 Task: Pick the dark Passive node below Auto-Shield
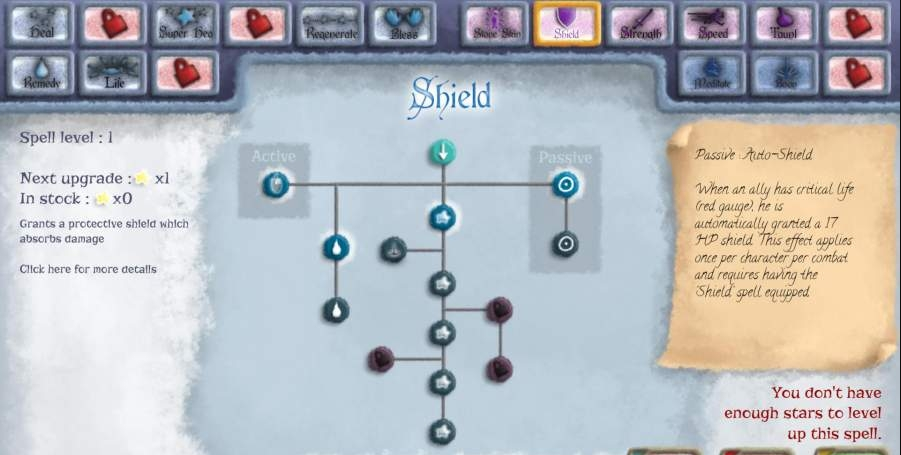(565, 243)
